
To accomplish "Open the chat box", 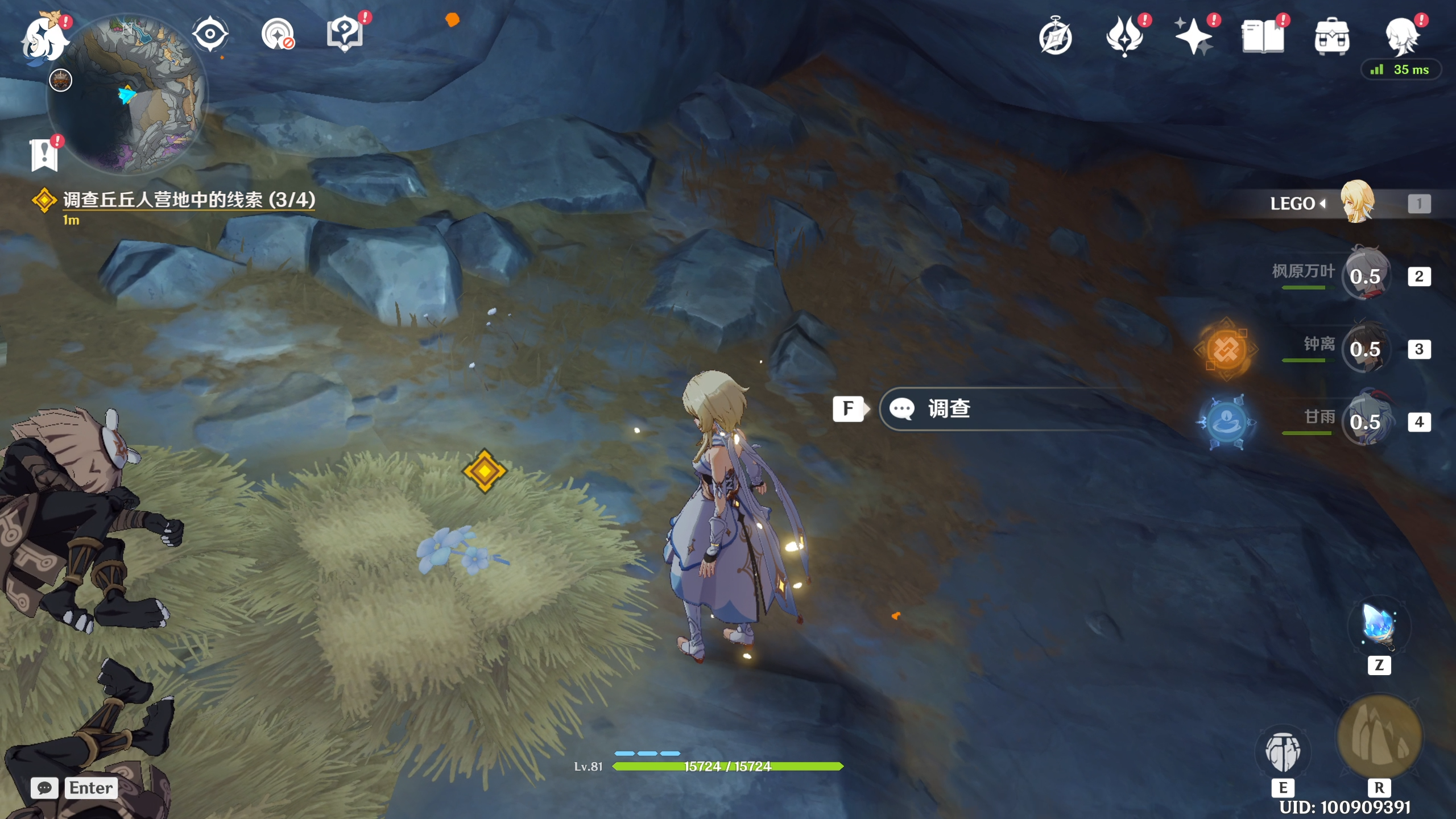I will pyautogui.click(x=44, y=788).
